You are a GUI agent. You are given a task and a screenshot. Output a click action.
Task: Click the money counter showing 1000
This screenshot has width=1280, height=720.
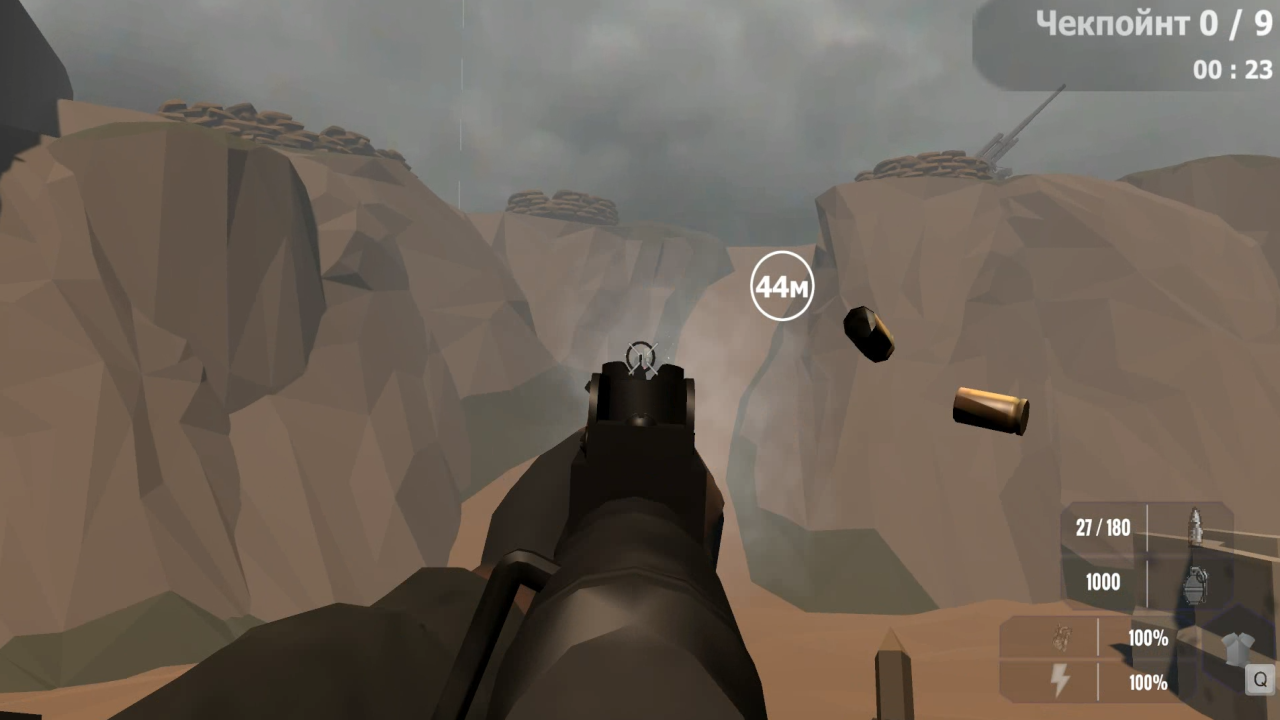pyautogui.click(x=1102, y=582)
